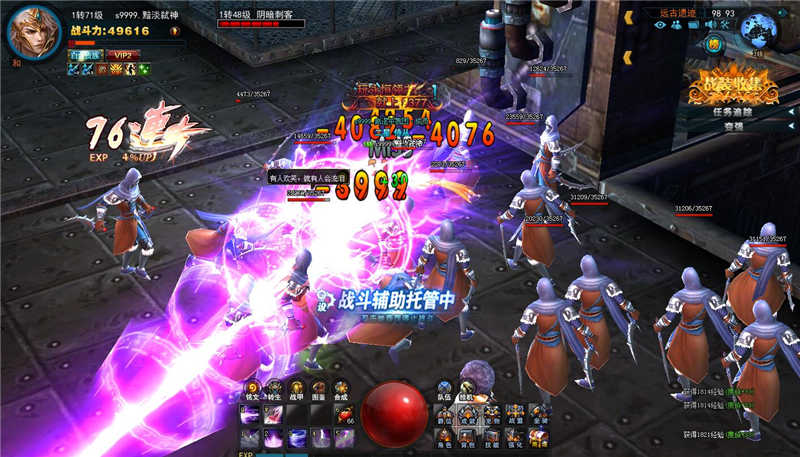The height and width of the screenshot is (457, 800).
Task: Open the 转生 rebirth menu
Action: pyautogui.click(x=274, y=388)
